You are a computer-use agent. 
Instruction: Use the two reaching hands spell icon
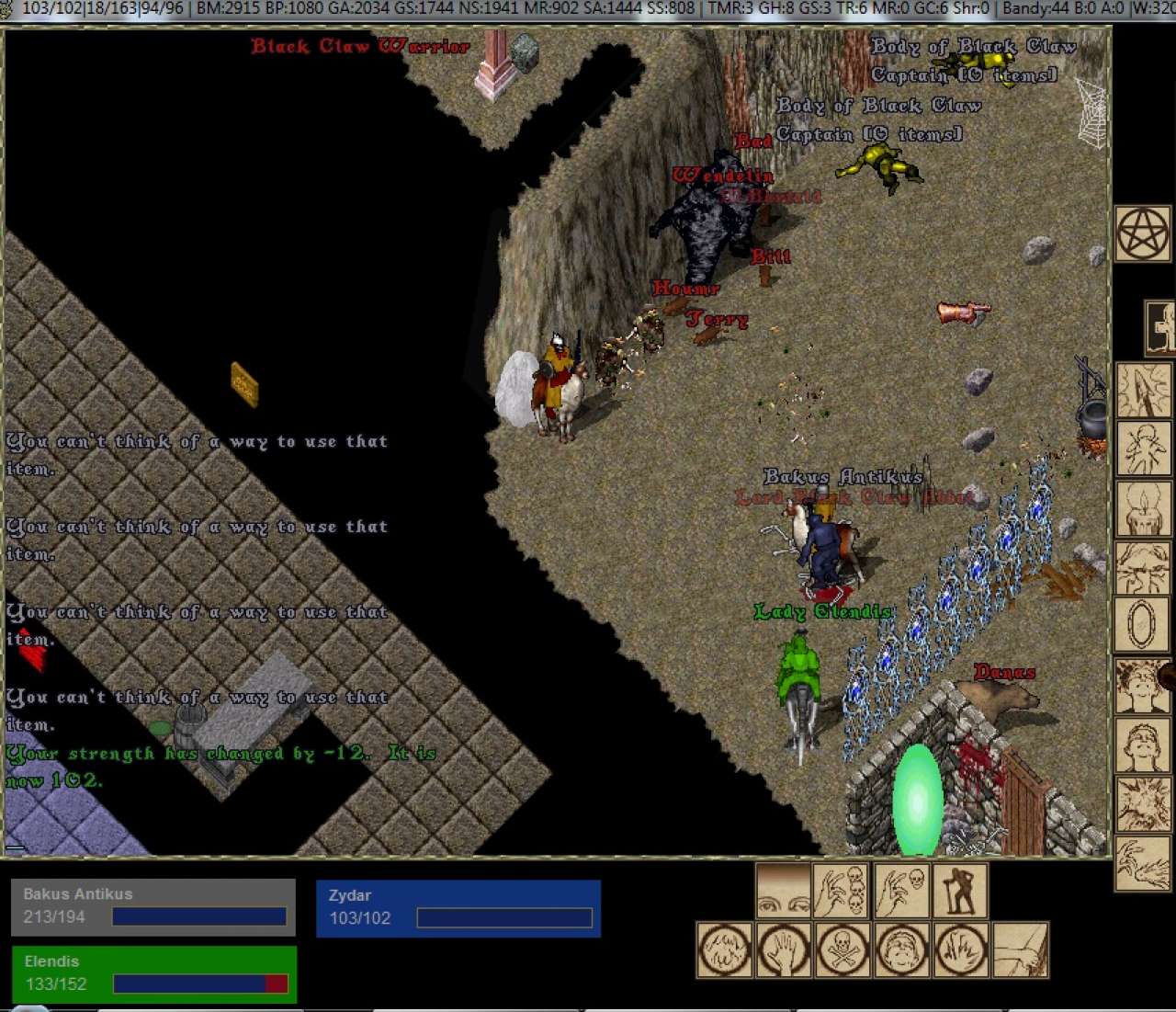click(x=1142, y=863)
